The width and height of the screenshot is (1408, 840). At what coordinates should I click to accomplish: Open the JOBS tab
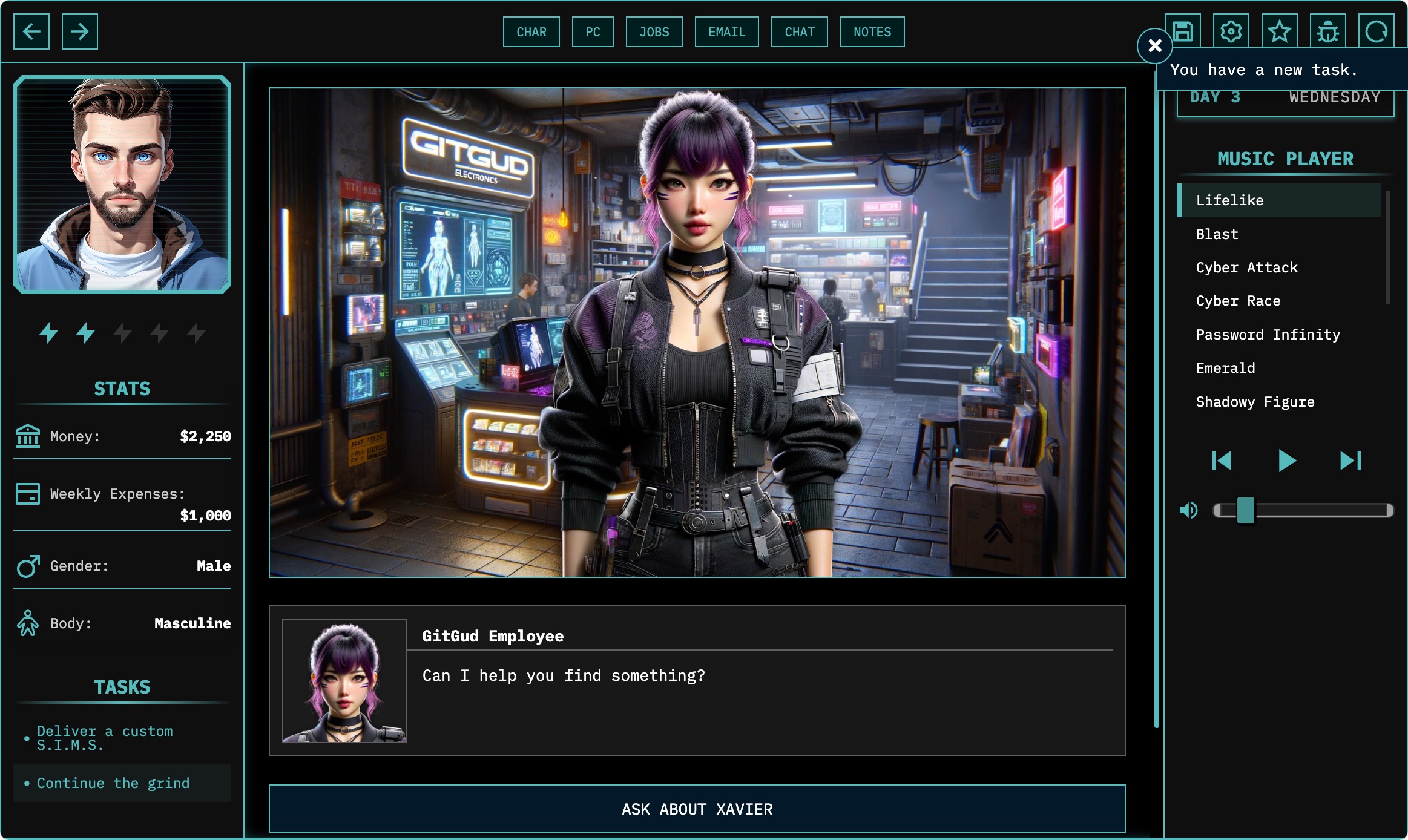coord(654,32)
